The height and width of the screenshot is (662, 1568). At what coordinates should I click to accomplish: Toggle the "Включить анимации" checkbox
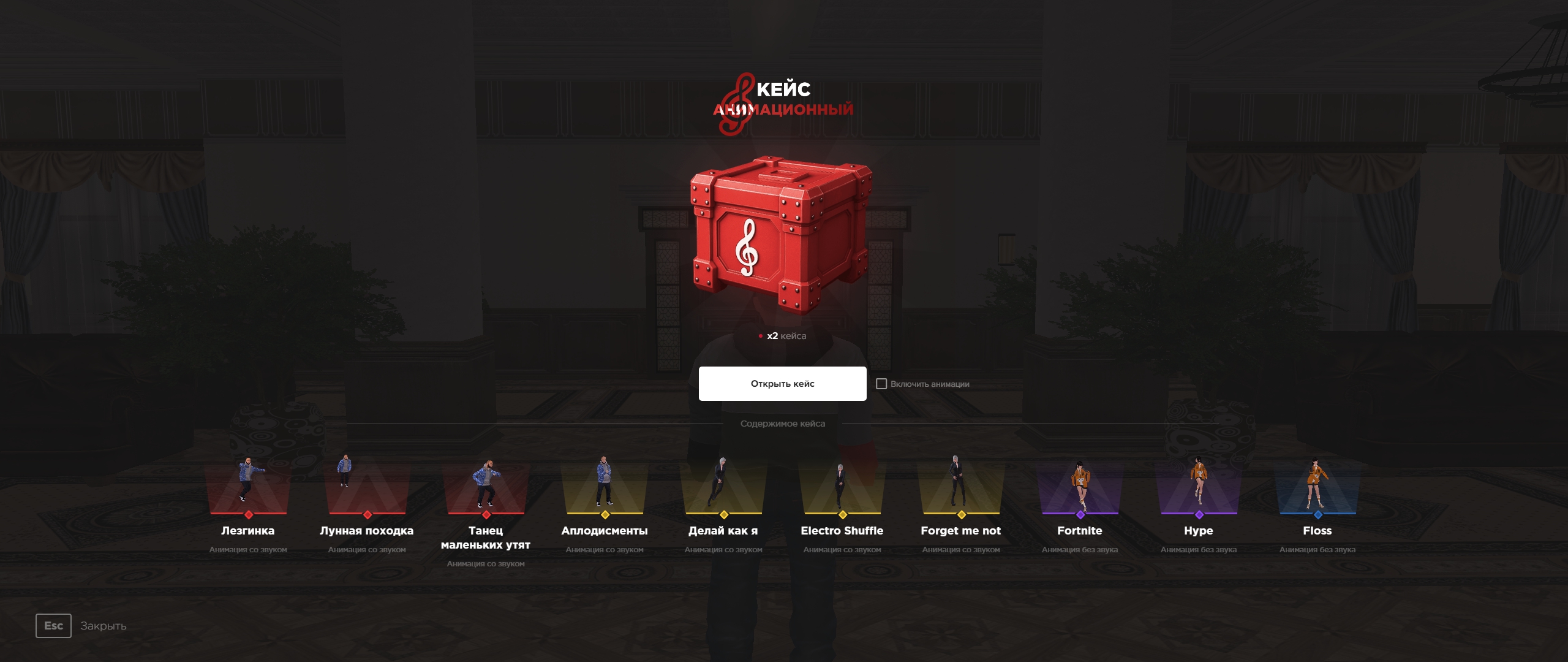(881, 384)
